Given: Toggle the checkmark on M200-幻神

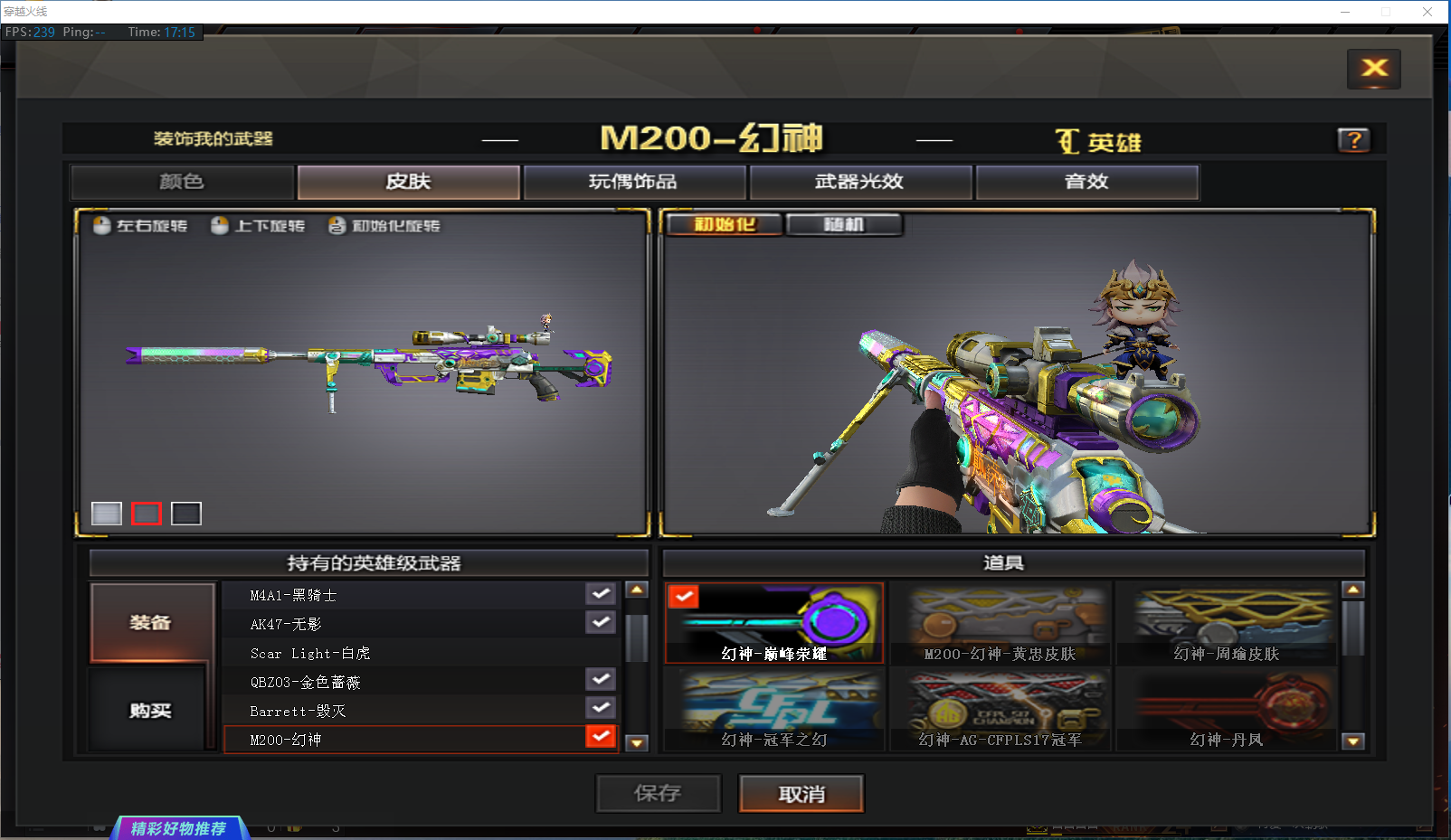Looking at the screenshot, I should click(600, 737).
